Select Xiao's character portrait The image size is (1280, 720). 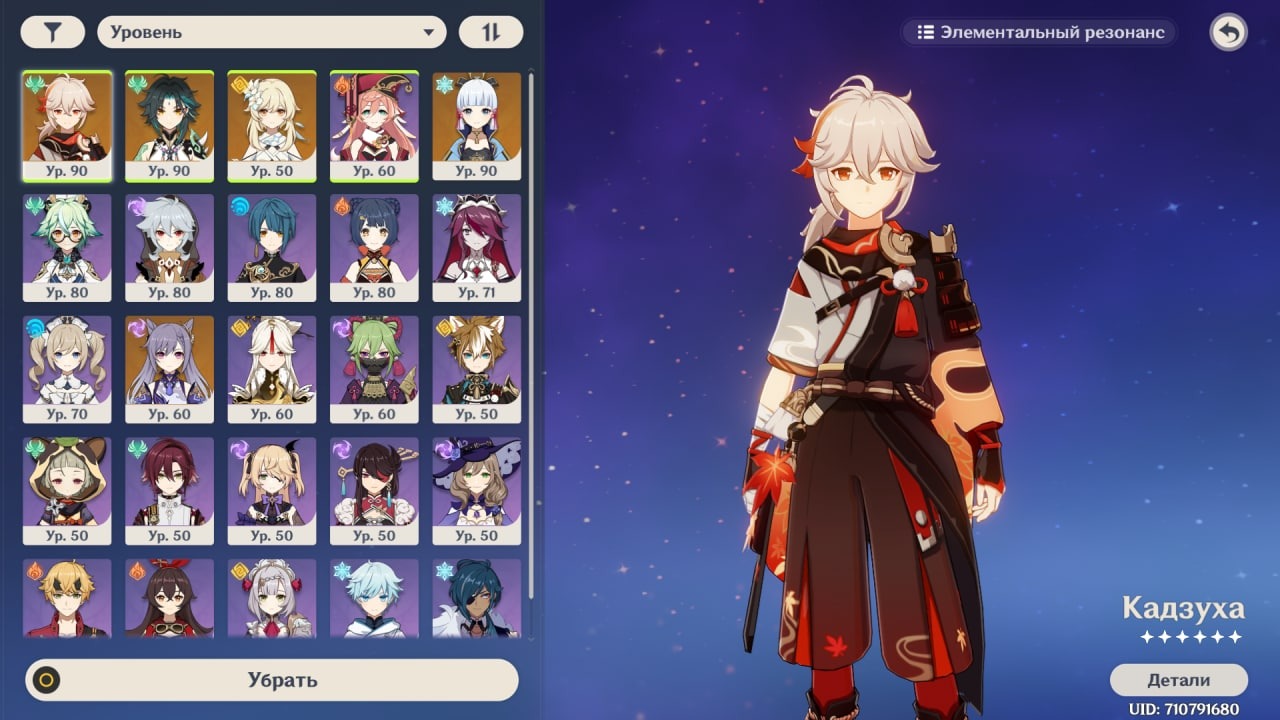[x=169, y=125]
